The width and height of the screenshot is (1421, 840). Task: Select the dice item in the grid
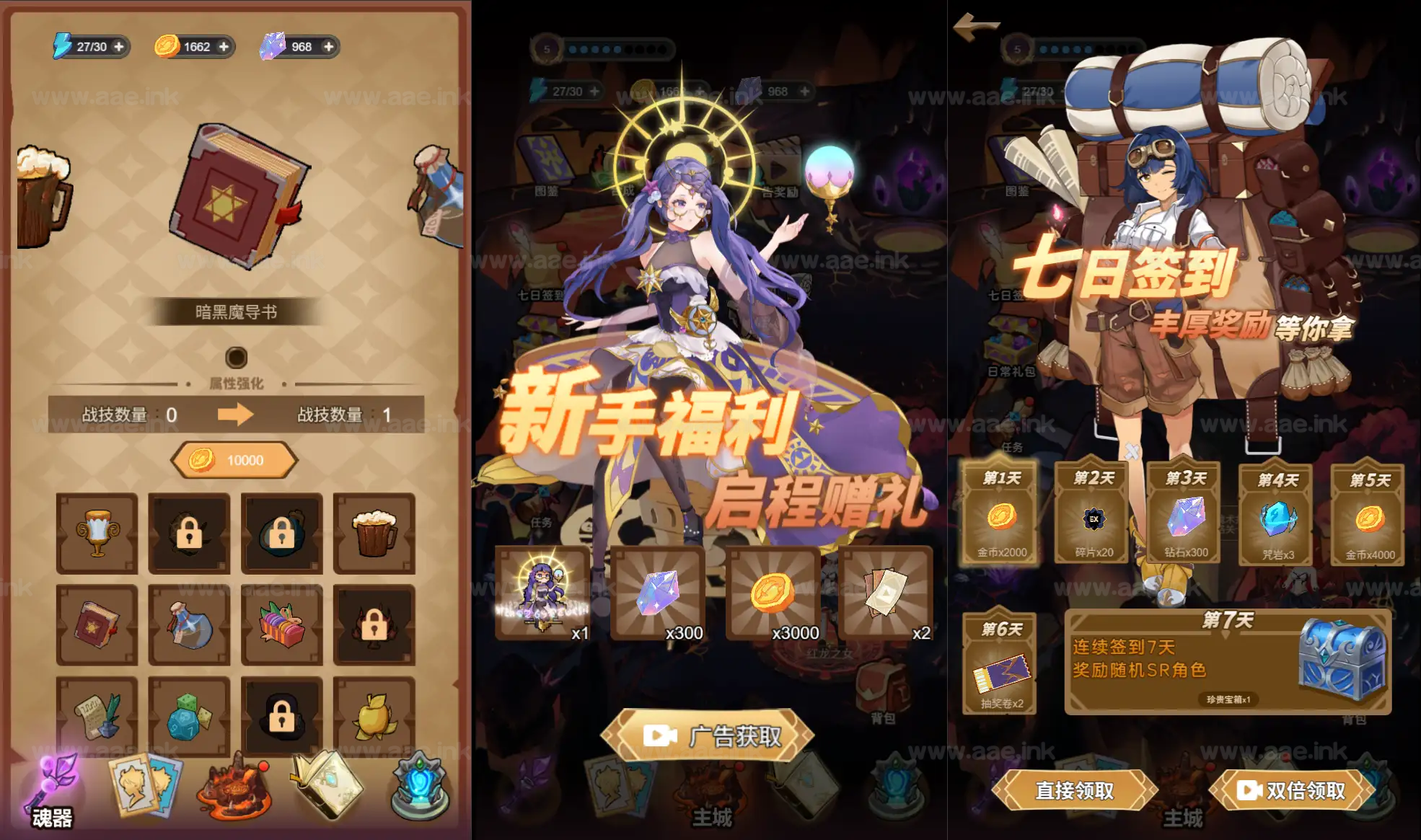[189, 717]
